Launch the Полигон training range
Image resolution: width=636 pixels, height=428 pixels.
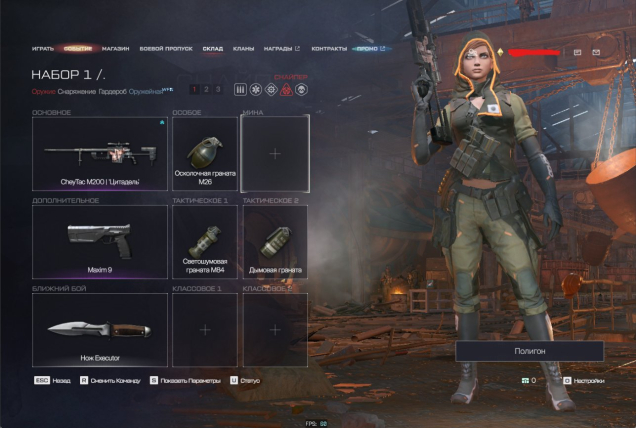pos(529,351)
